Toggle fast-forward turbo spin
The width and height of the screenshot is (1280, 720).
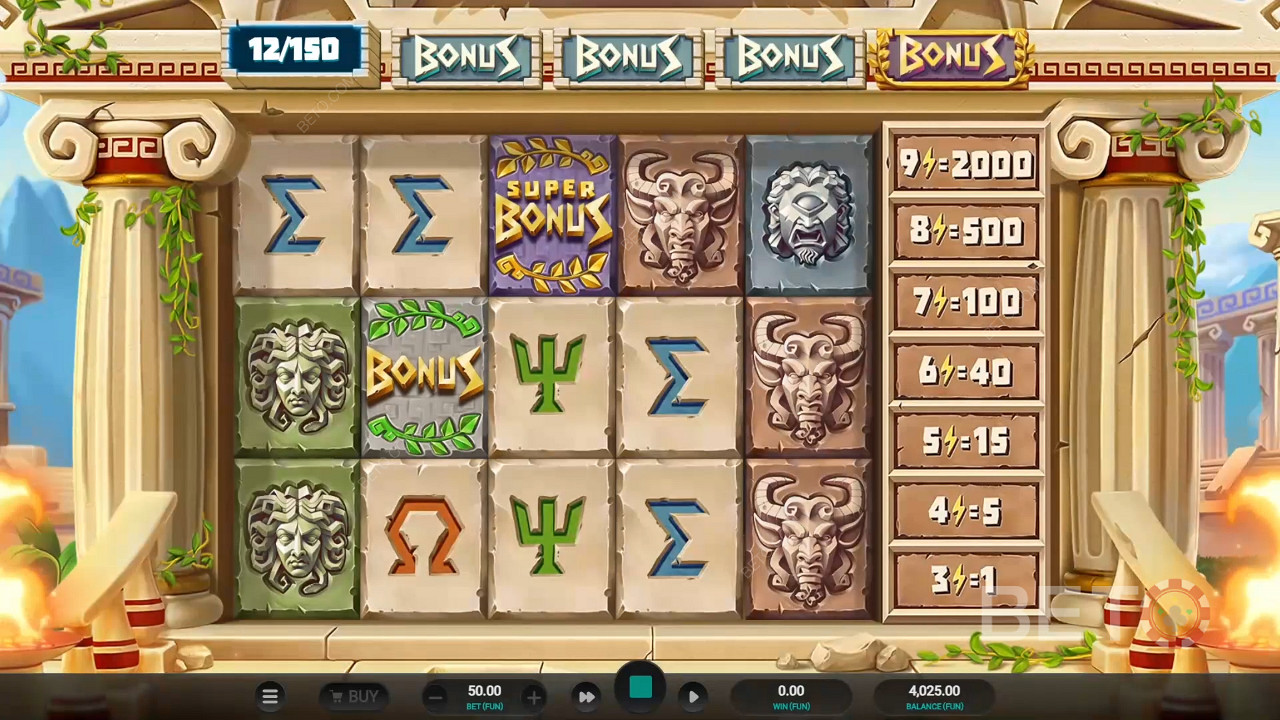tap(587, 697)
